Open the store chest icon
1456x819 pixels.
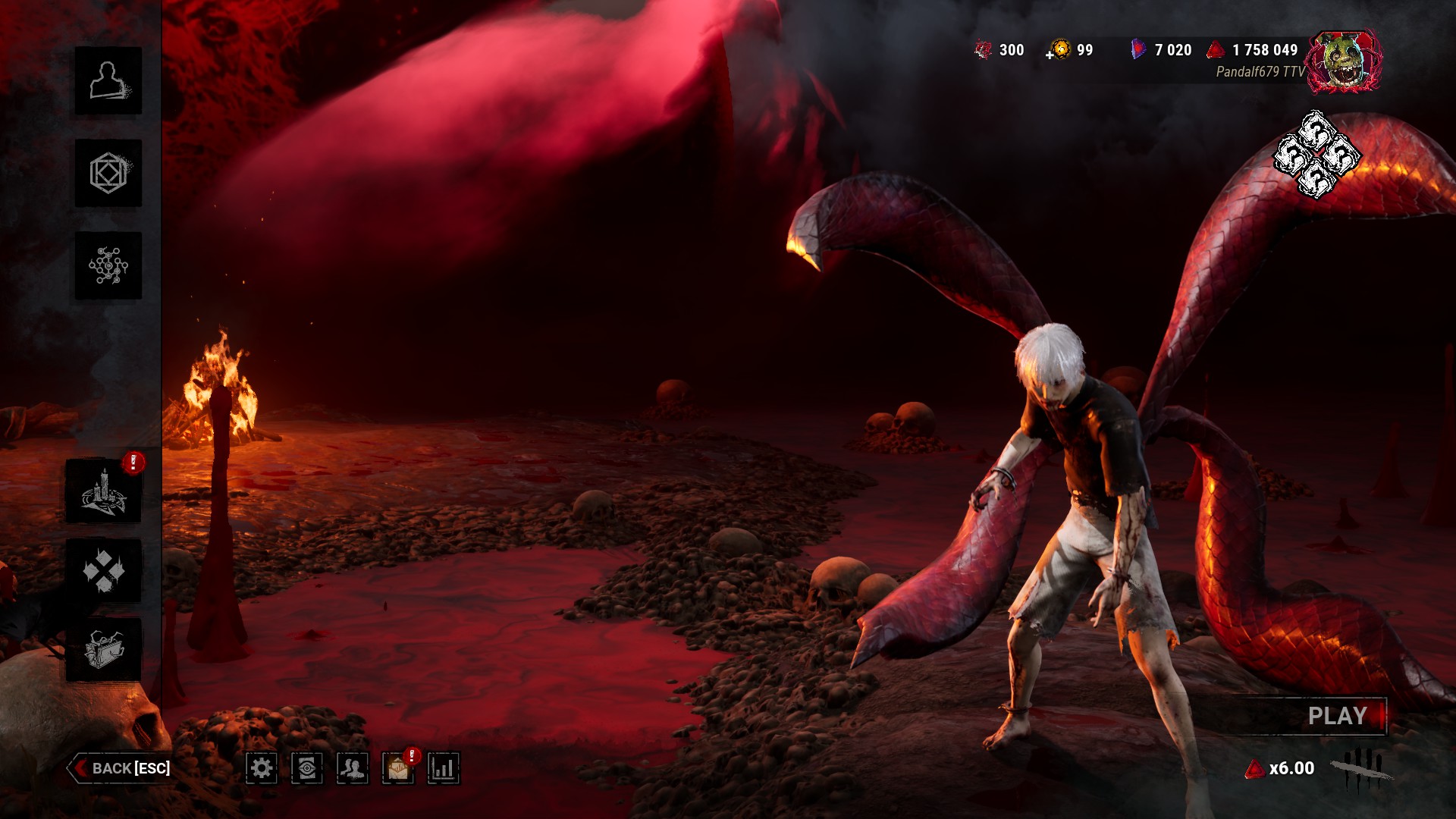point(104,650)
